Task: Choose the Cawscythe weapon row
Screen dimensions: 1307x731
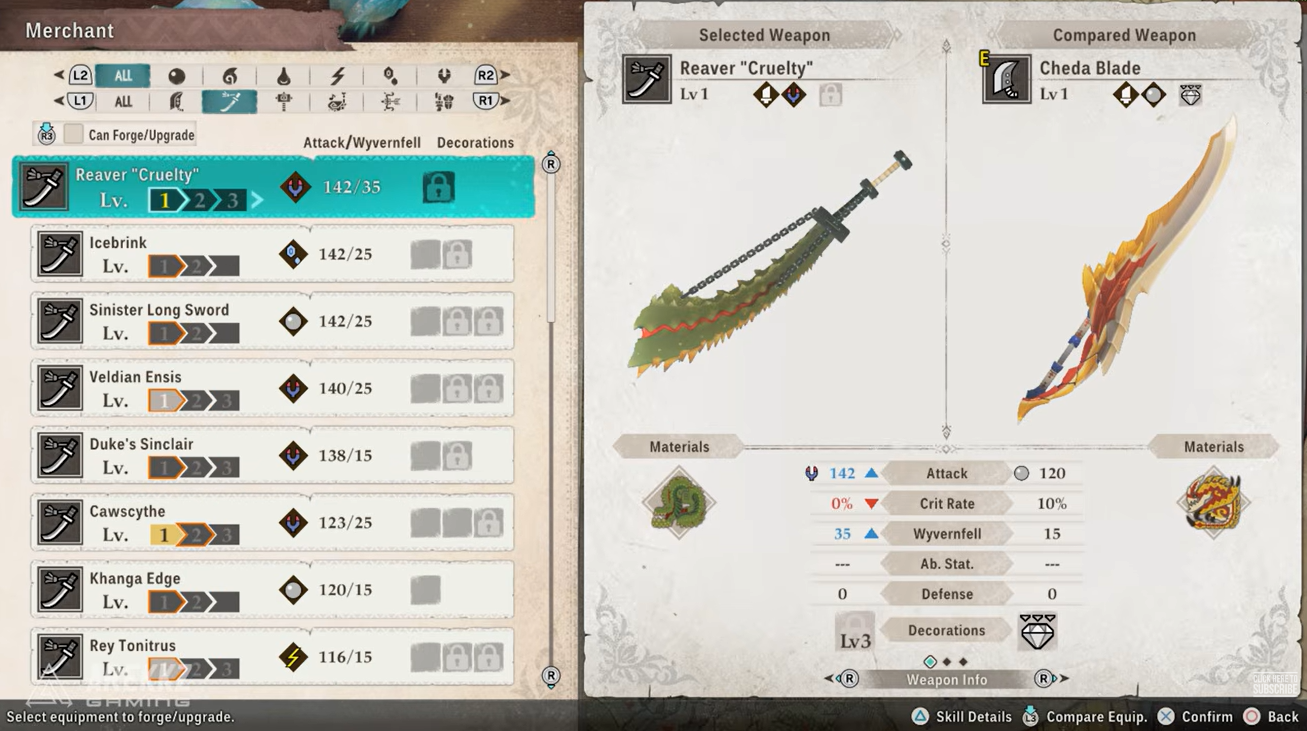Action: click(x=272, y=522)
